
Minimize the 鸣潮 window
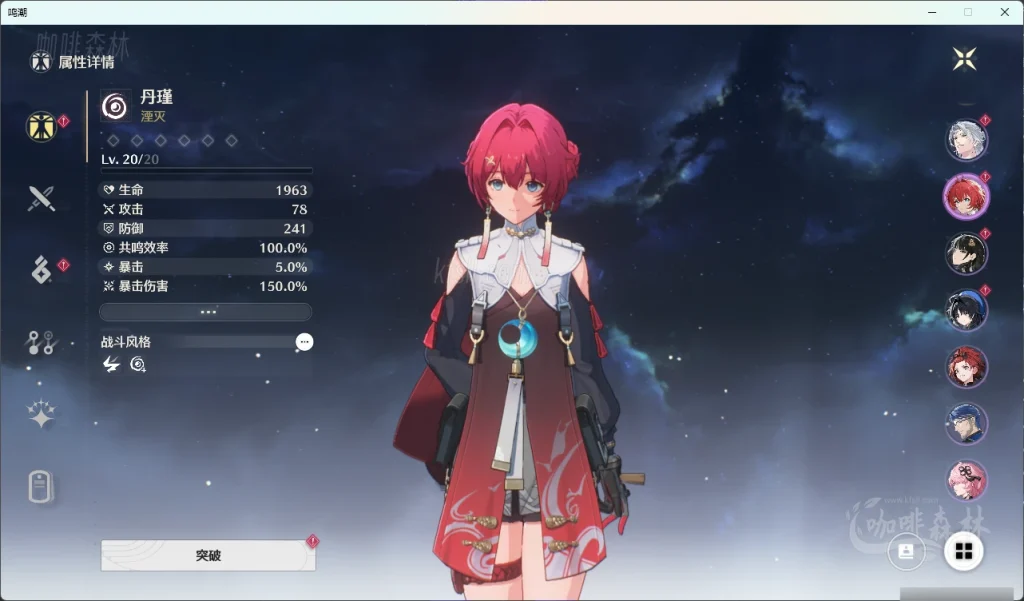pos(933,12)
